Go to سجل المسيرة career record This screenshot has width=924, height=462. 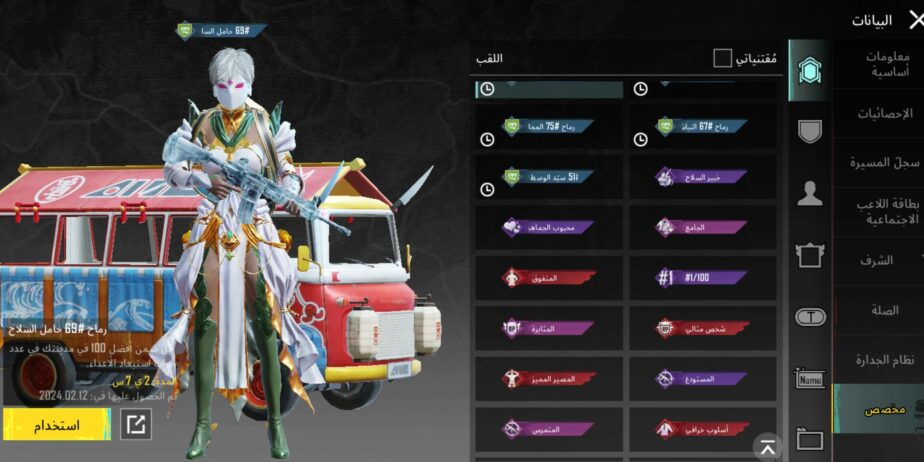point(879,162)
